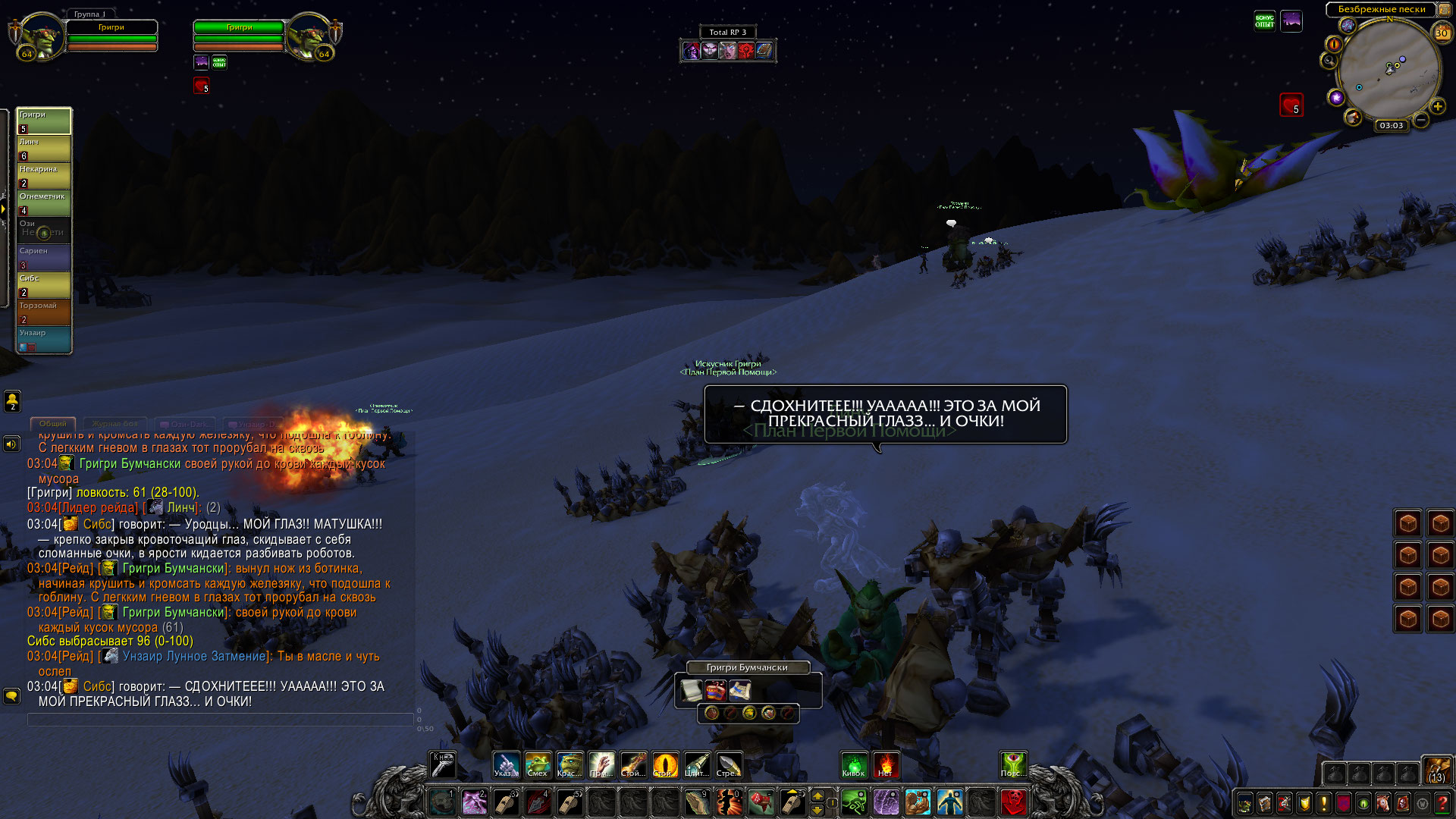Switch action bar page up arrow
Image resolution: width=1456 pixels, height=819 pixels.
point(817,795)
